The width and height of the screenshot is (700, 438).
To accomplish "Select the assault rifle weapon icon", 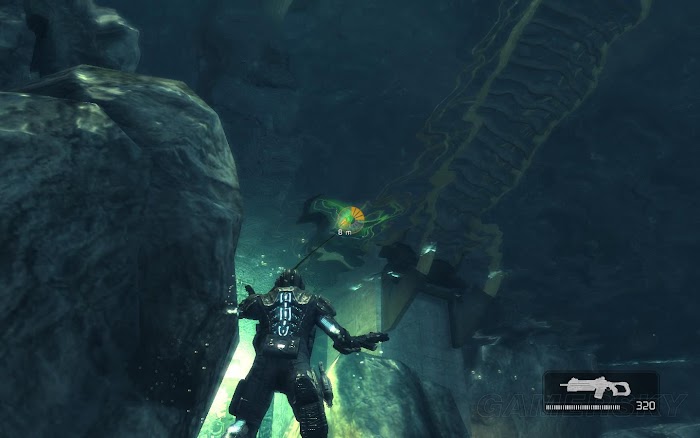I will 595,387.
